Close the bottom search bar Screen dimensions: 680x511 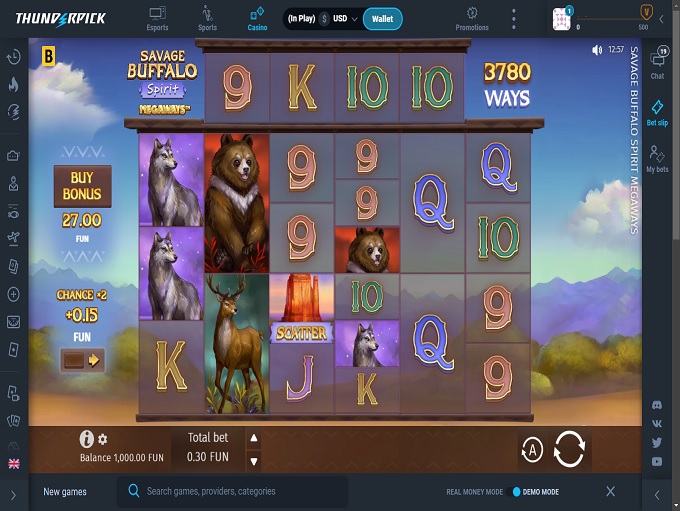(610, 491)
